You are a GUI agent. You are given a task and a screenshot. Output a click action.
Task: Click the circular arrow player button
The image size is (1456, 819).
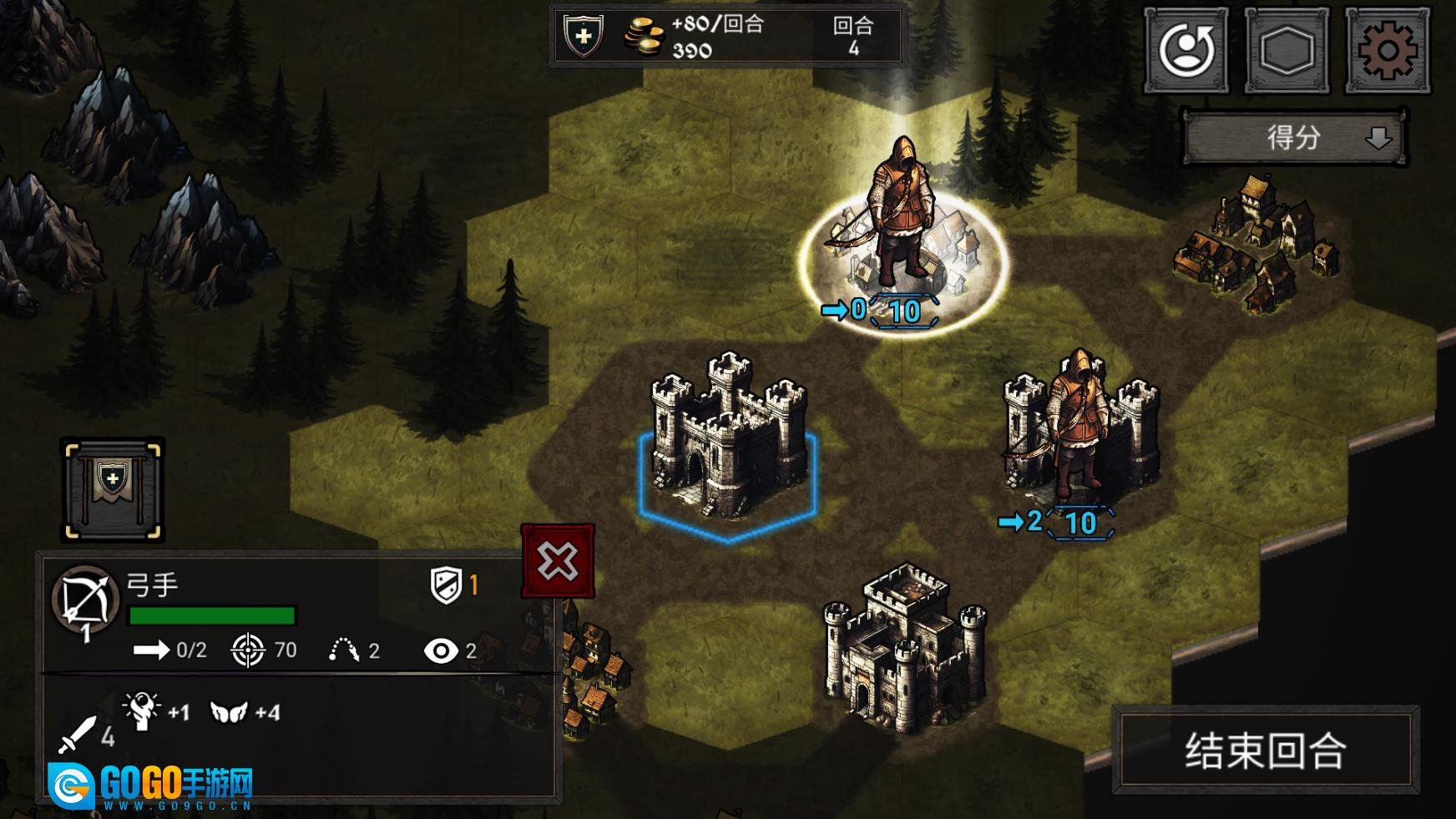coord(1186,51)
